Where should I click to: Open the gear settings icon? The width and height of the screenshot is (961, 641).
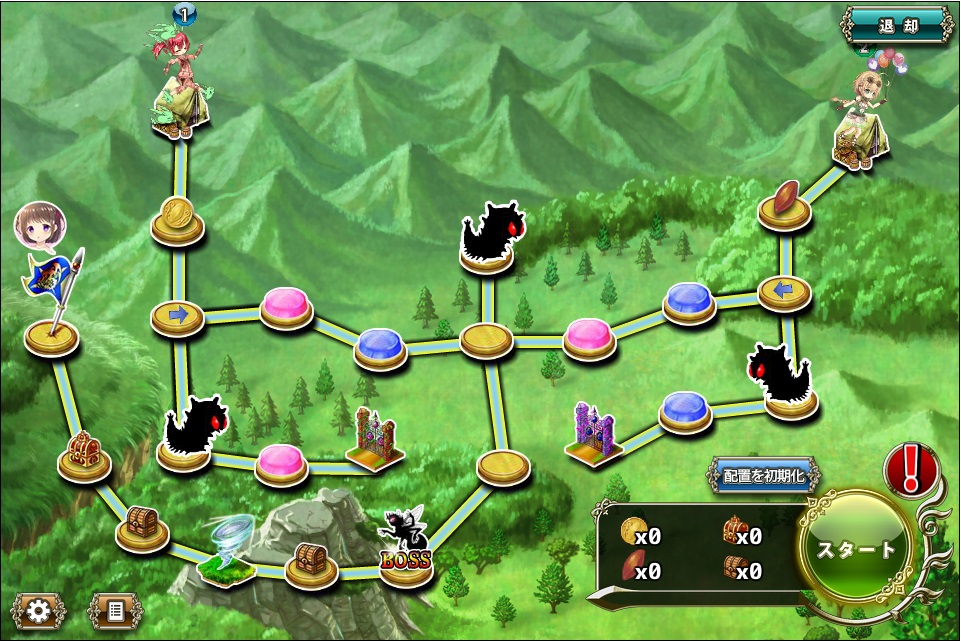(38, 610)
